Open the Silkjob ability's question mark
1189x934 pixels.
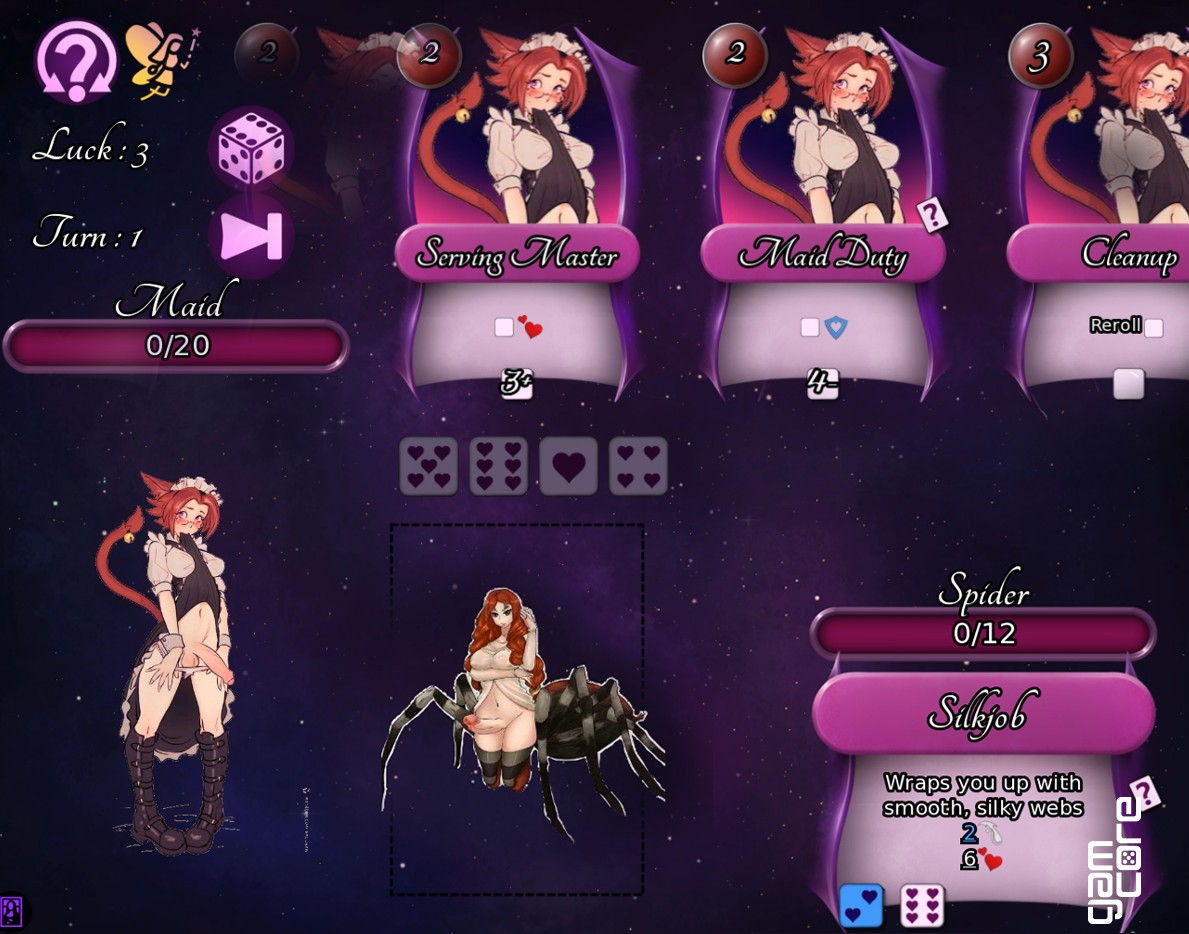pyautogui.click(x=1146, y=793)
